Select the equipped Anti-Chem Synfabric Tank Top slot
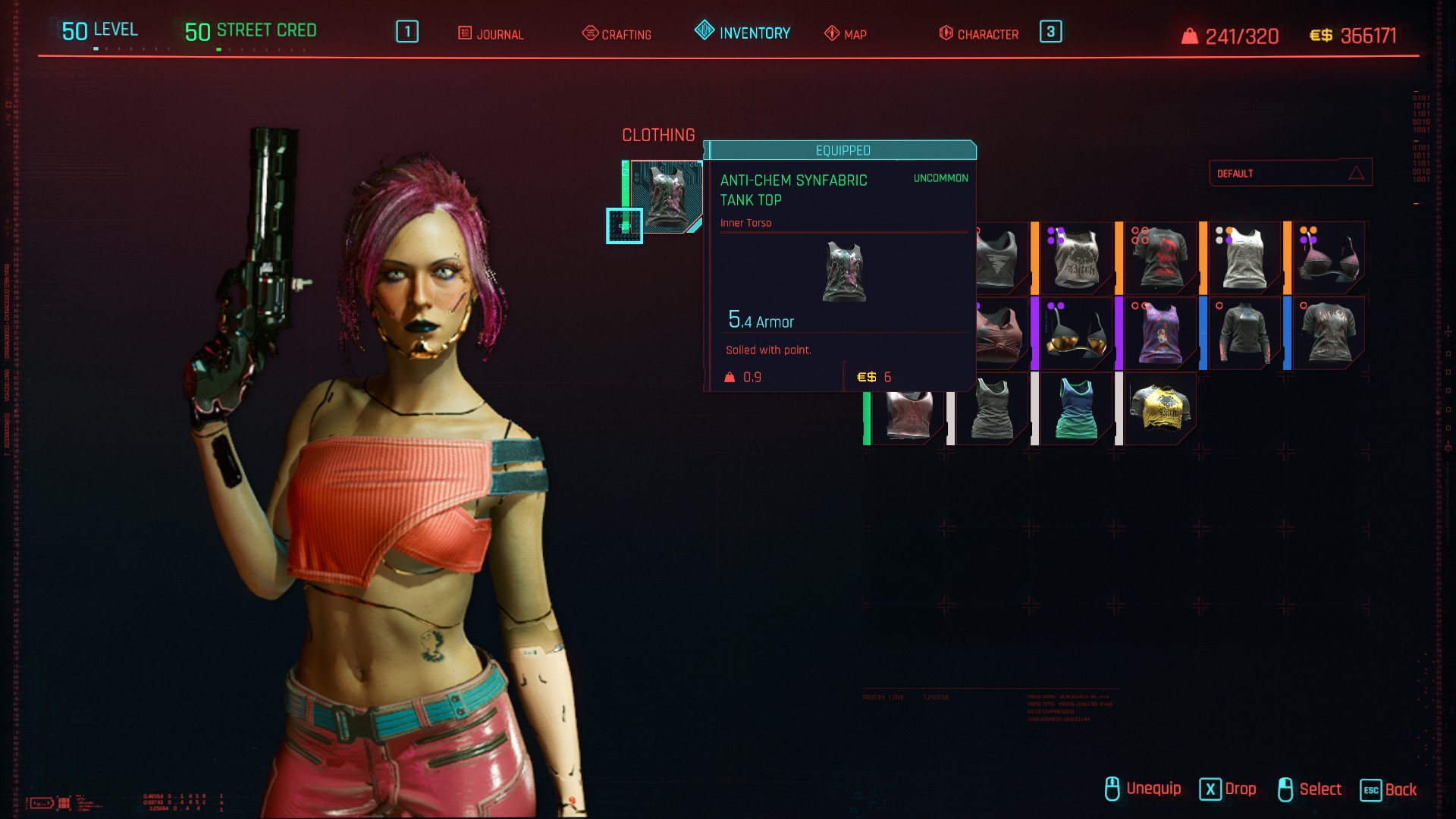The image size is (1456, 819). [665, 196]
